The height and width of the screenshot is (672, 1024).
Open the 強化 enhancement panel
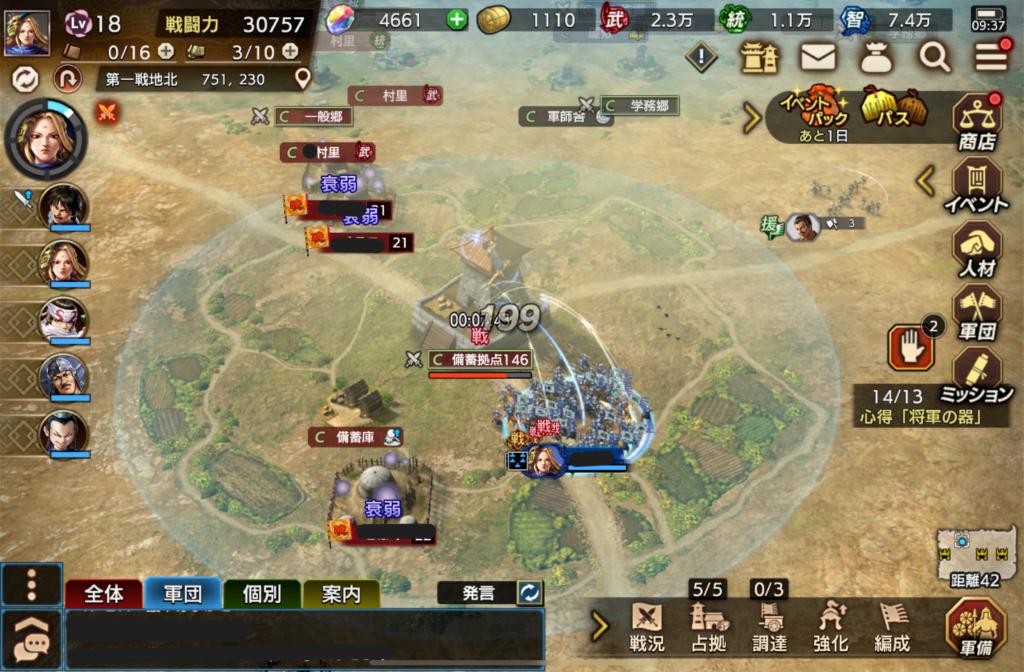pyautogui.click(x=832, y=626)
